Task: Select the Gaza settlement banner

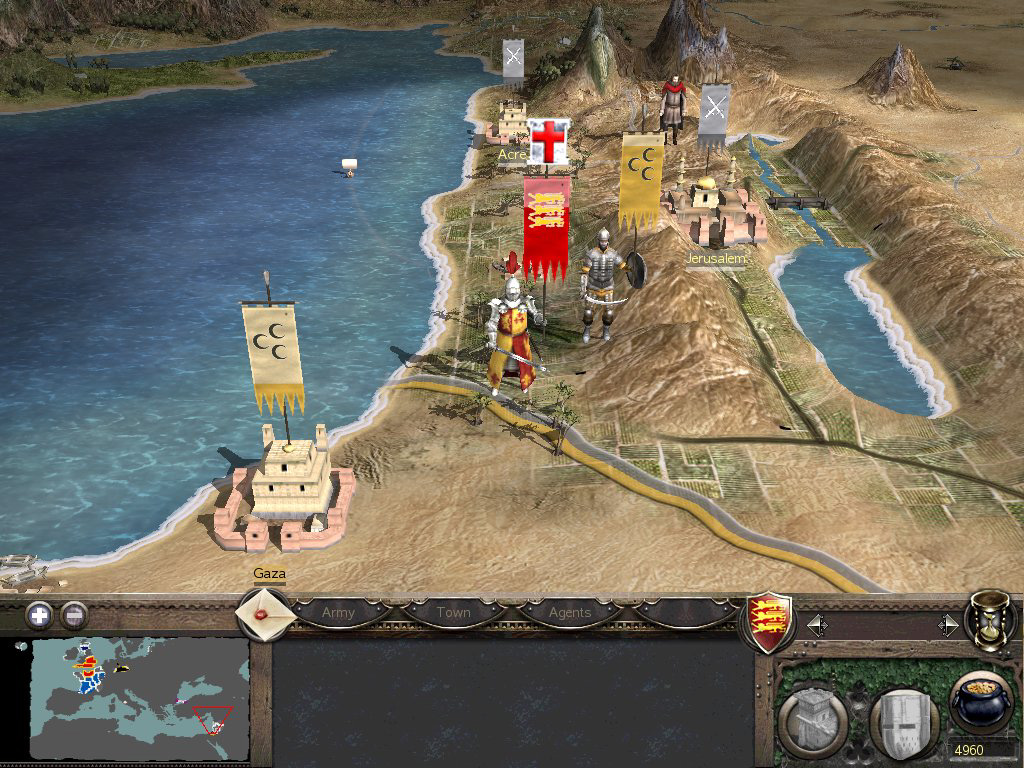Action: [273, 355]
